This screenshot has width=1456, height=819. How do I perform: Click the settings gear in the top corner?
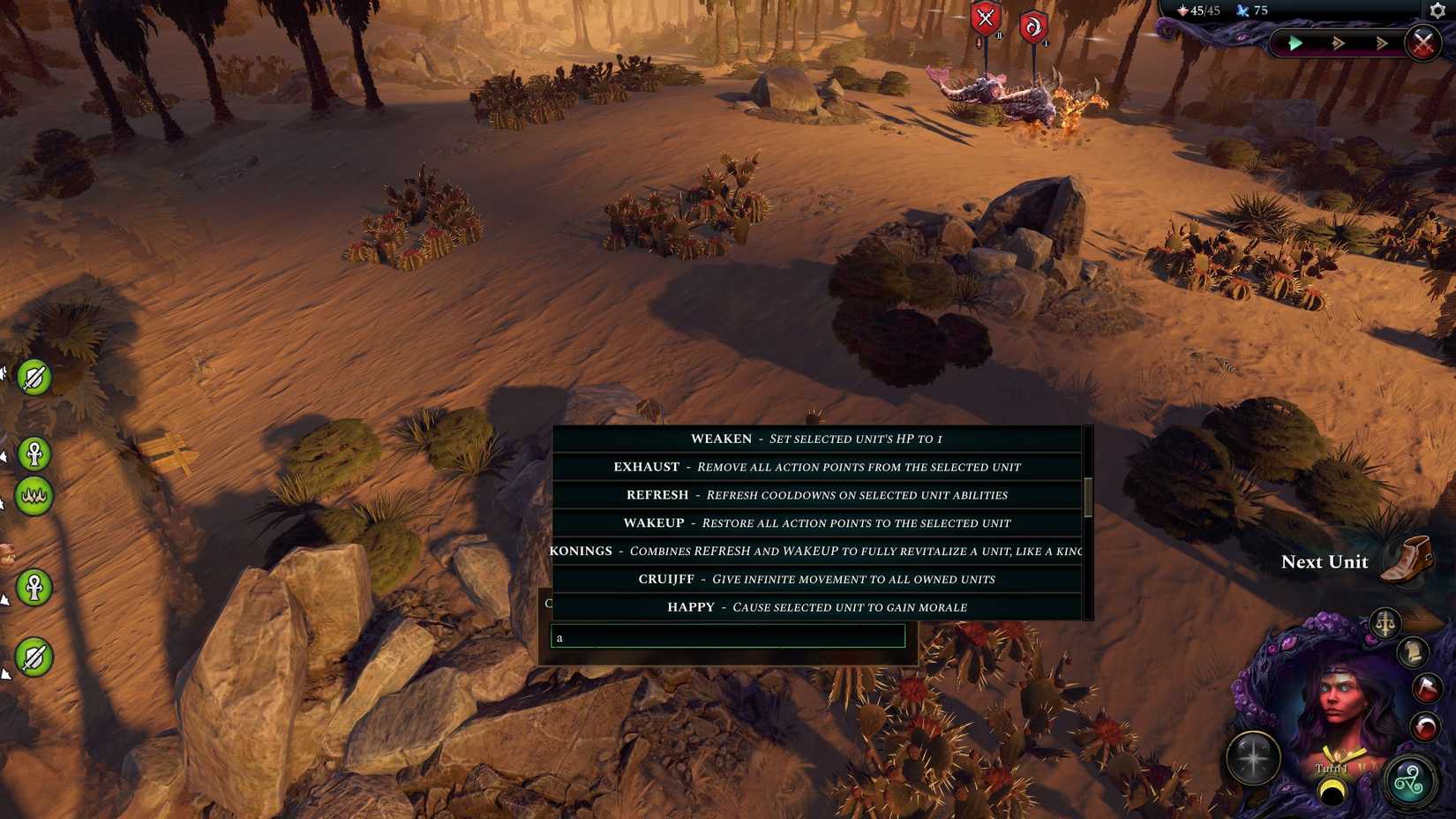click(1437, 11)
